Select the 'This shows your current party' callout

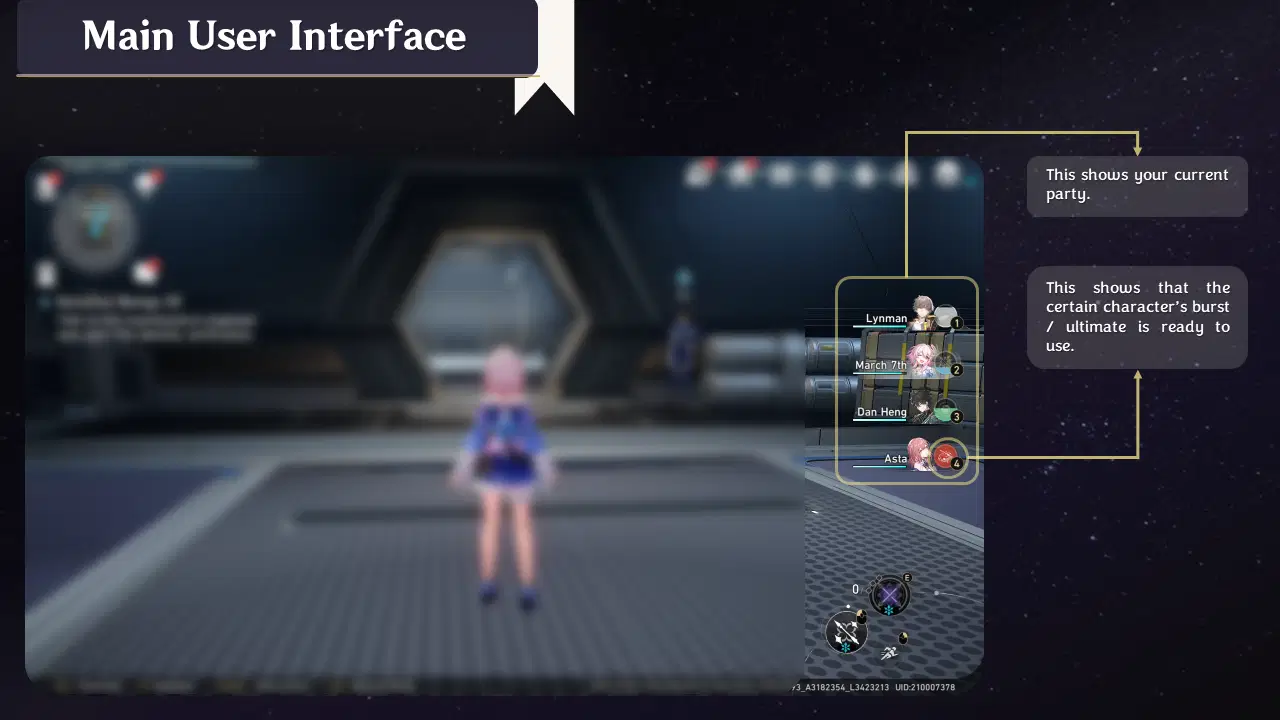[1137, 185]
